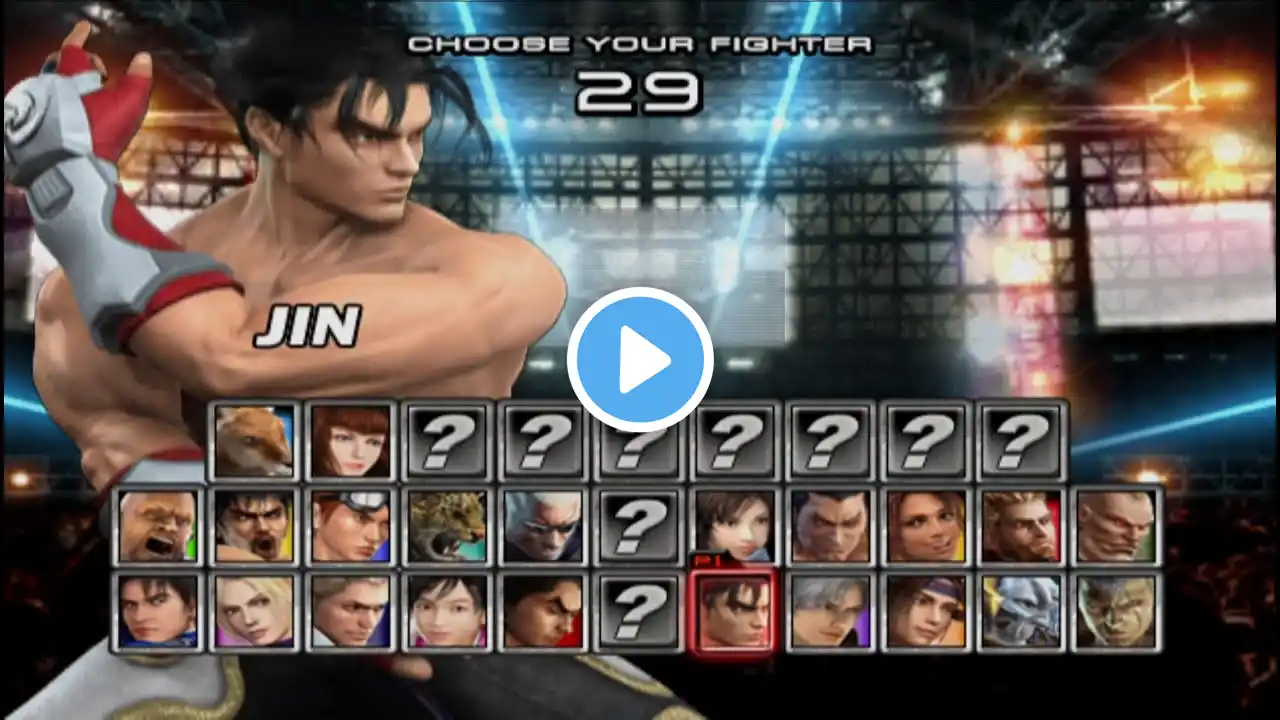Play the video with the blue play button

(x=640, y=360)
